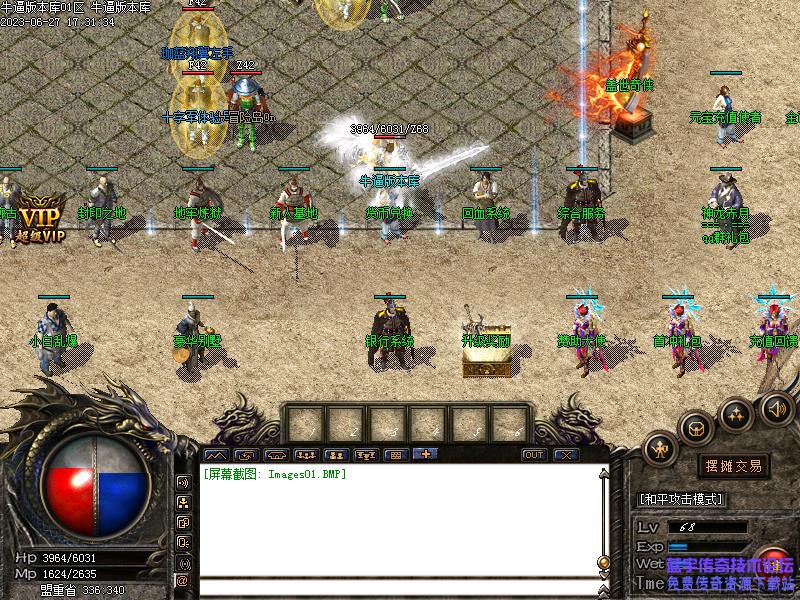Click the 摆摊交易 stall trade button
The height and width of the screenshot is (600, 800).
coord(734,466)
